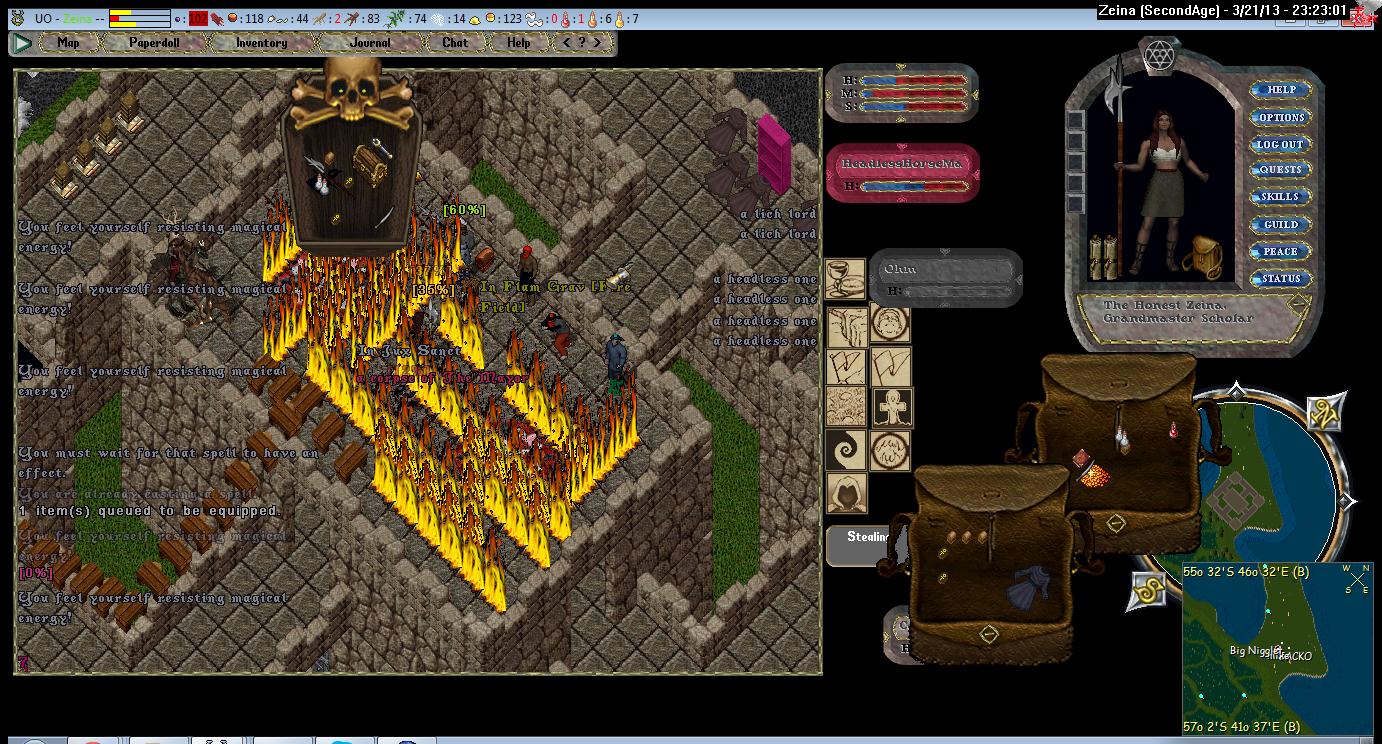Open the Chat toolbar entry

(x=455, y=43)
